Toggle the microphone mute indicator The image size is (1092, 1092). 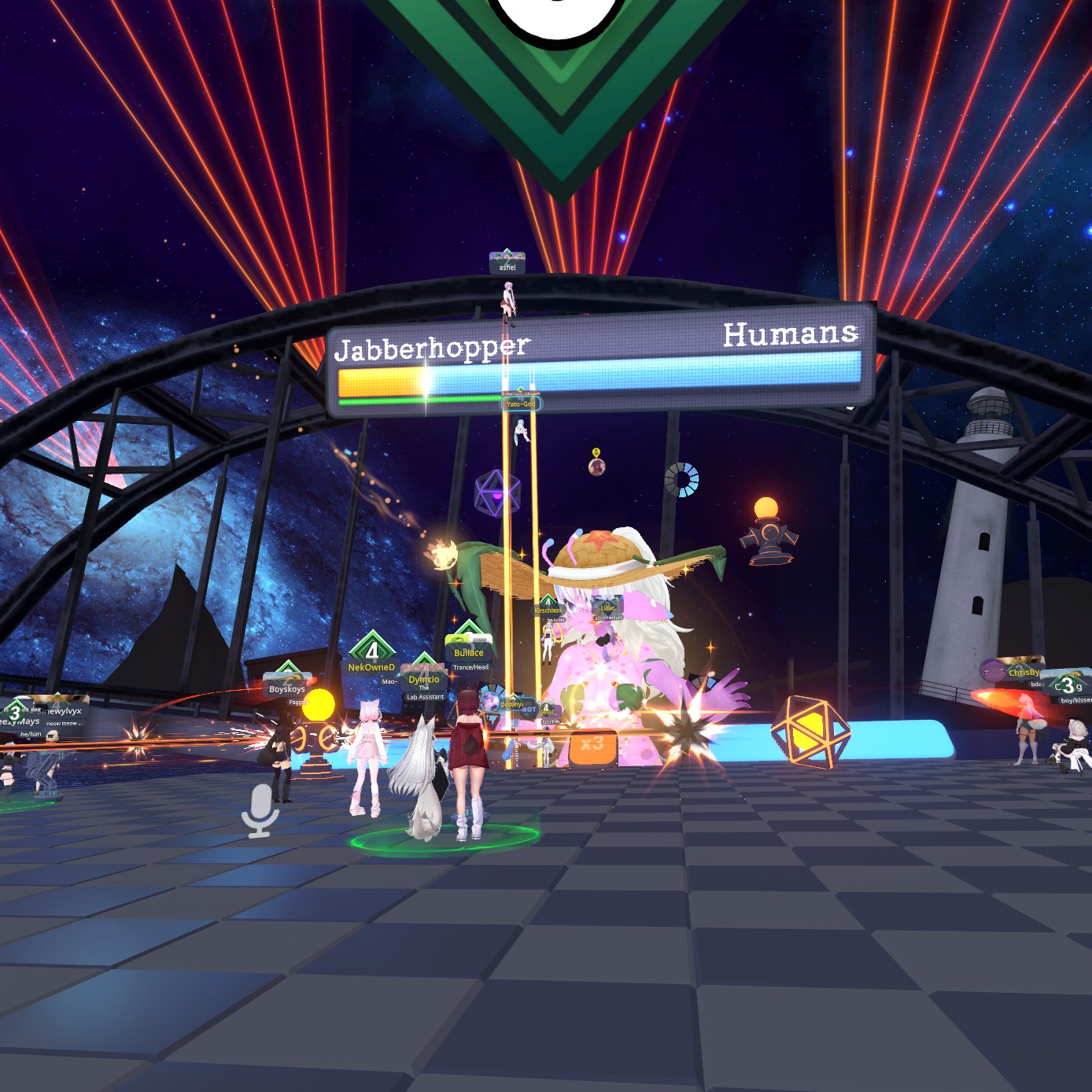tap(260, 810)
